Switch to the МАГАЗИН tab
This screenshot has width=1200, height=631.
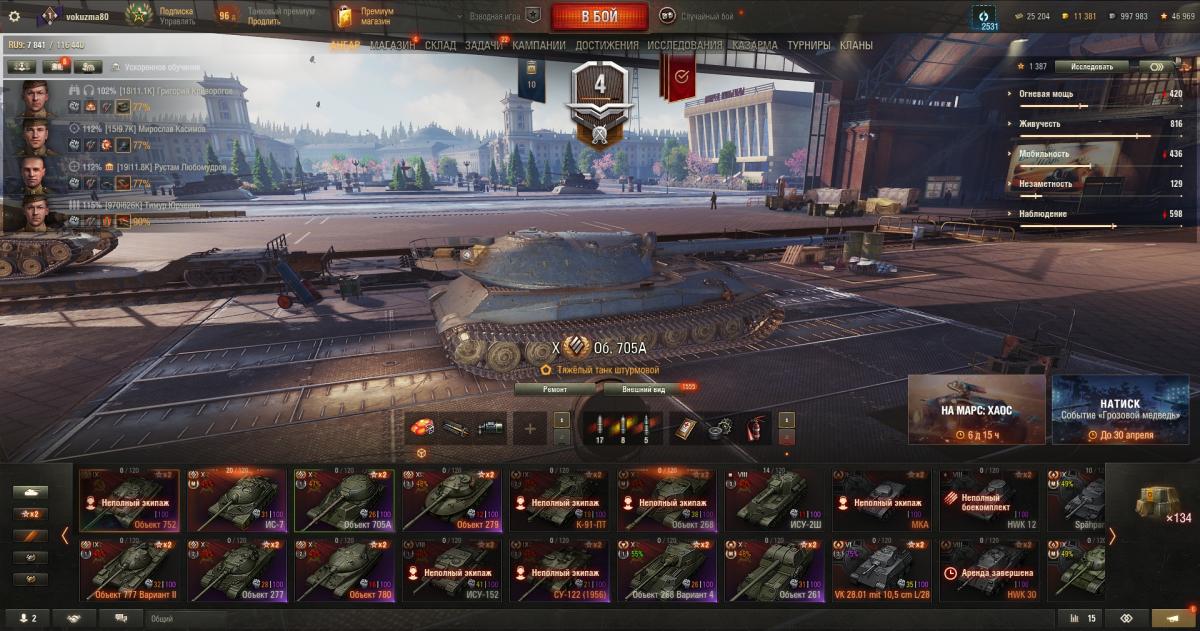point(392,45)
